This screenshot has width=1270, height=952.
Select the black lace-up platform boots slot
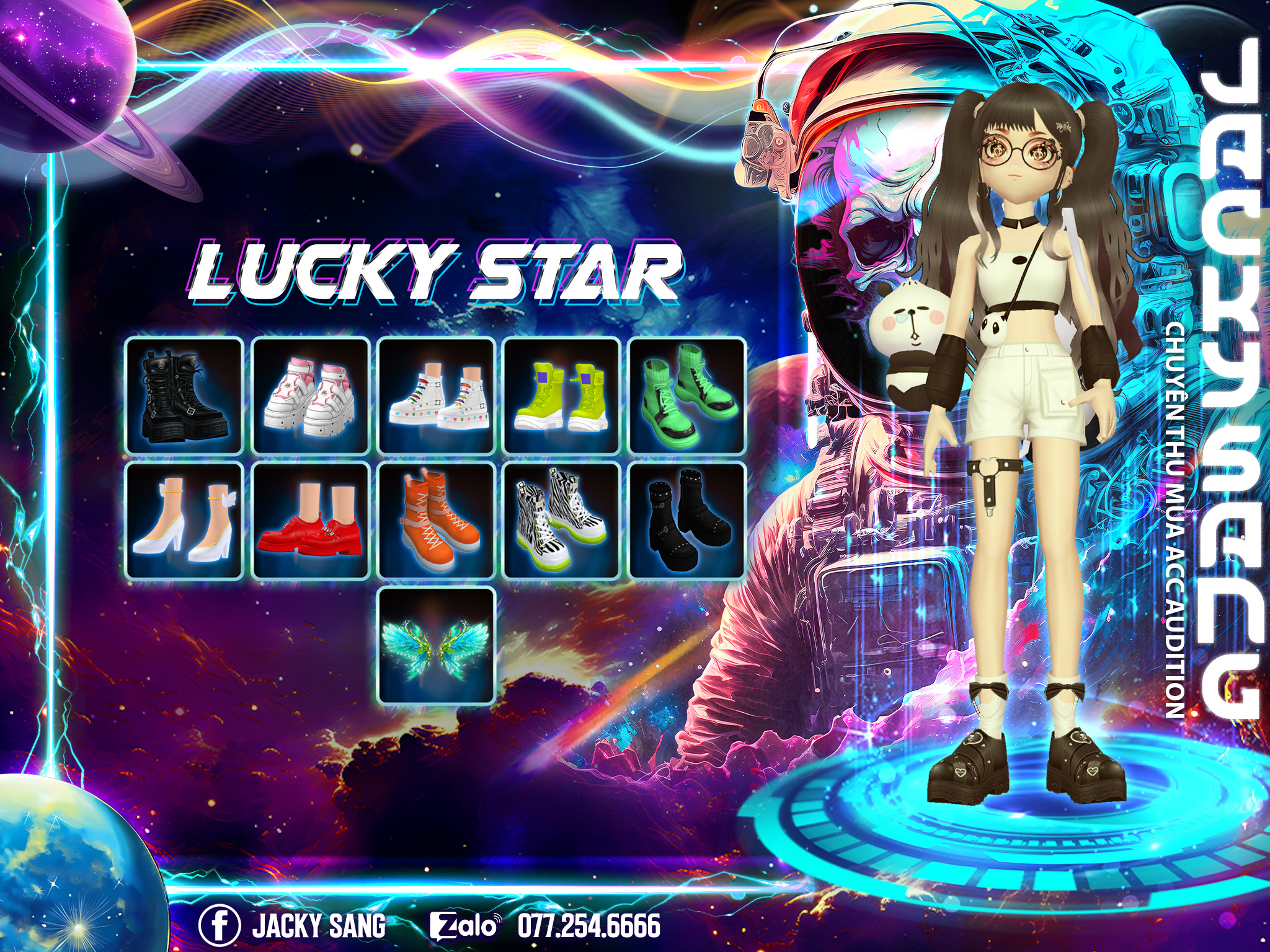coord(184,396)
